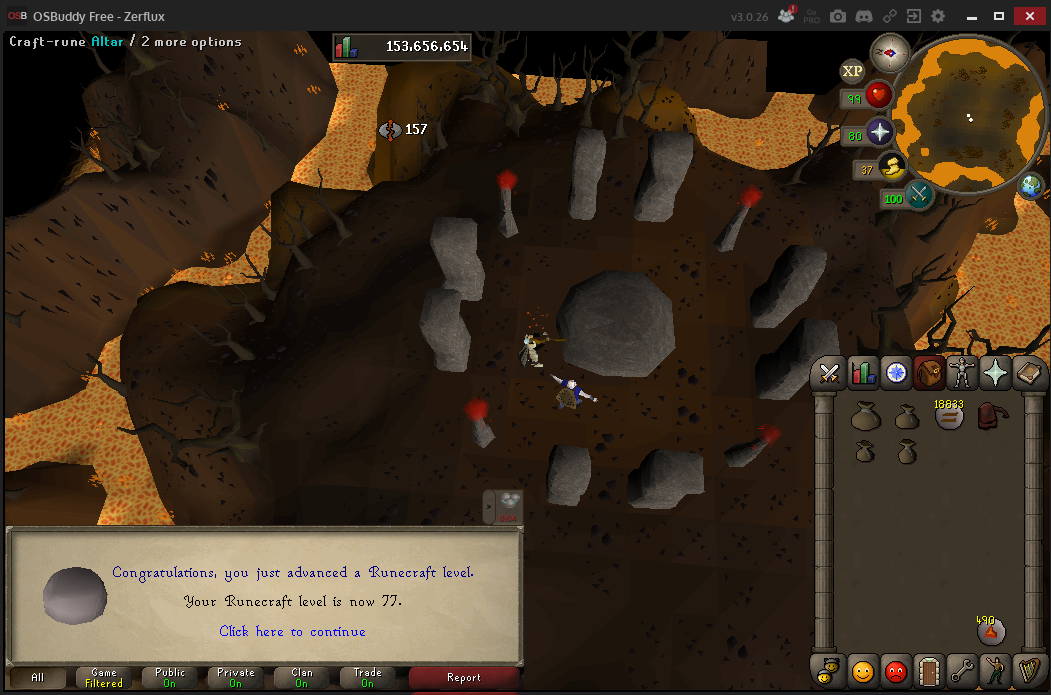
Task: Toggle run with the boot energy orb
Action: point(892,167)
